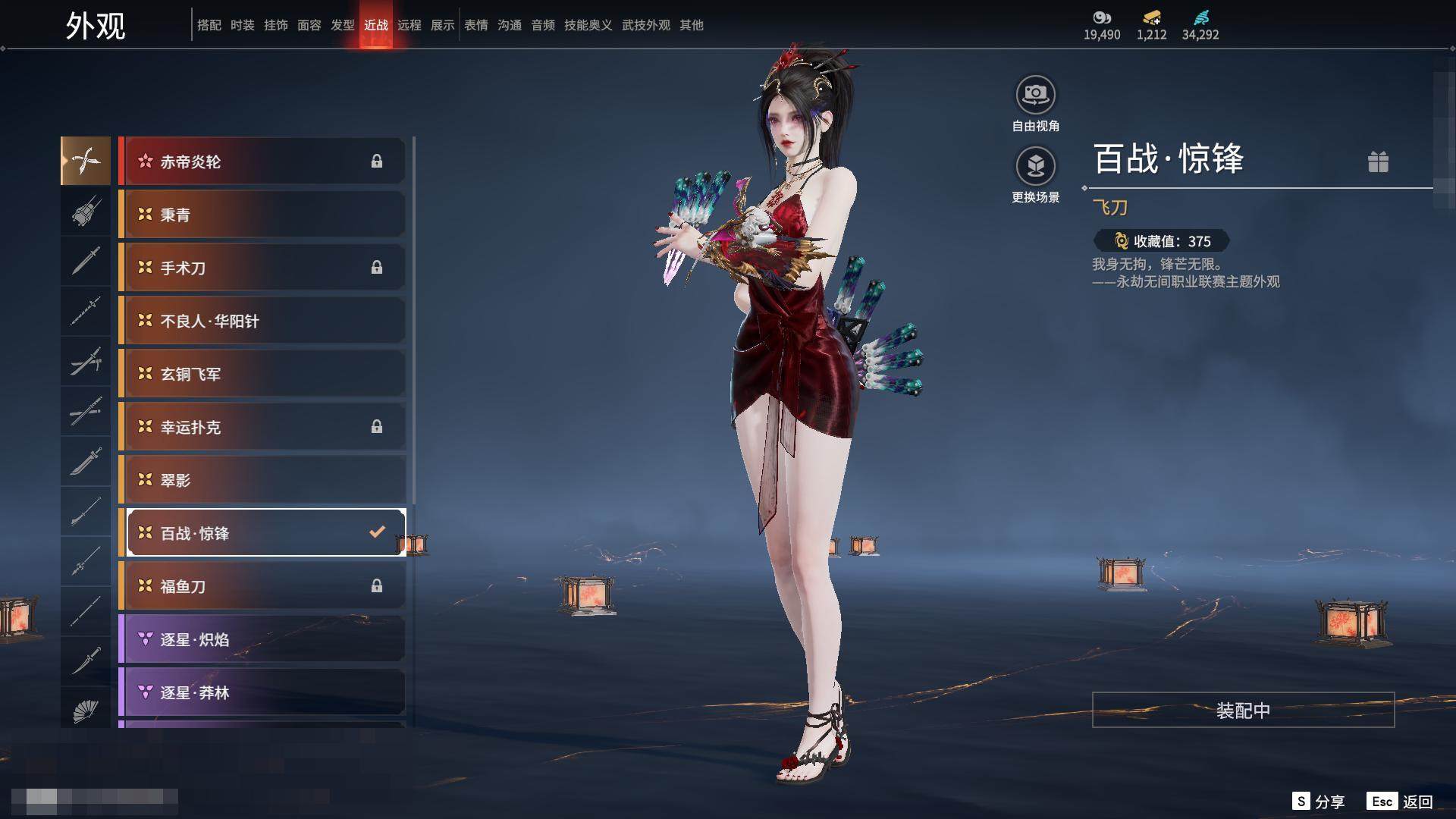The image size is (1456, 819).
Task: Choose the 赤帝炎轮 skin
Action: (x=262, y=162)
